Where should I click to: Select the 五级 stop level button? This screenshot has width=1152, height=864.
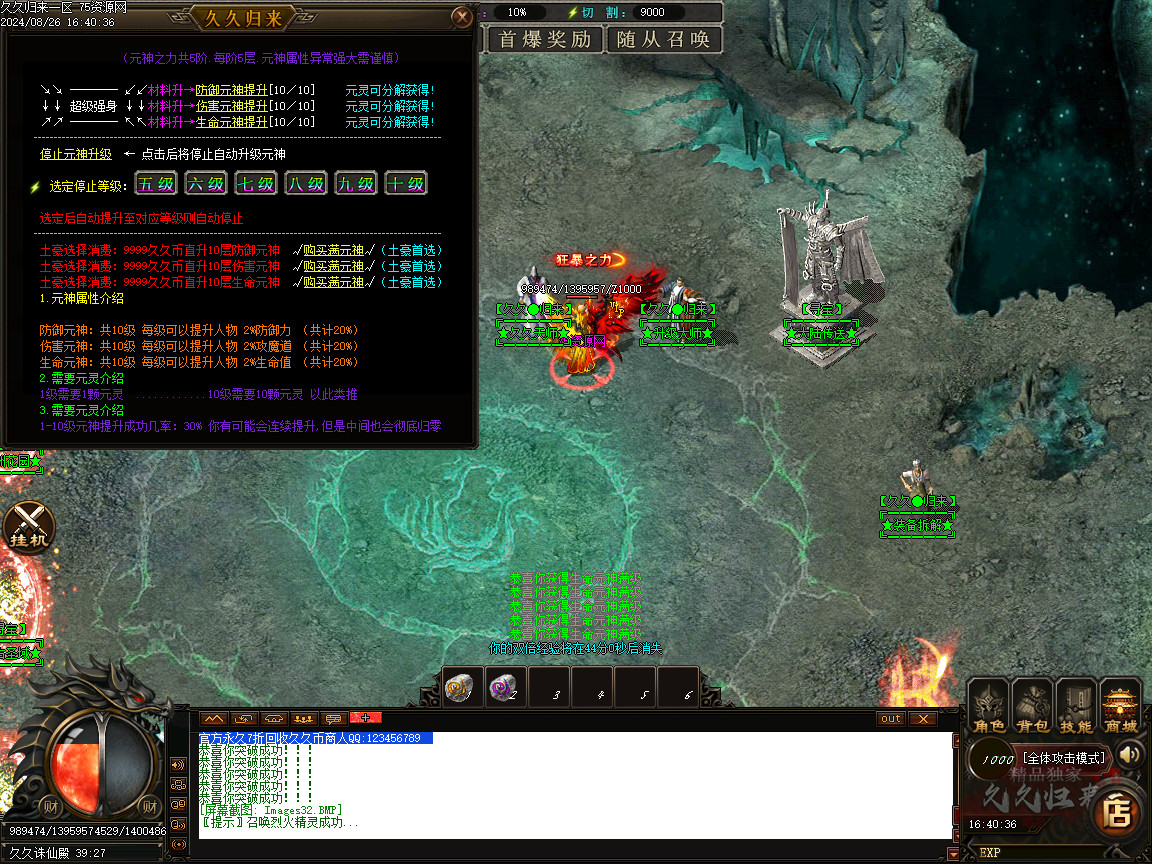point(156,184)
